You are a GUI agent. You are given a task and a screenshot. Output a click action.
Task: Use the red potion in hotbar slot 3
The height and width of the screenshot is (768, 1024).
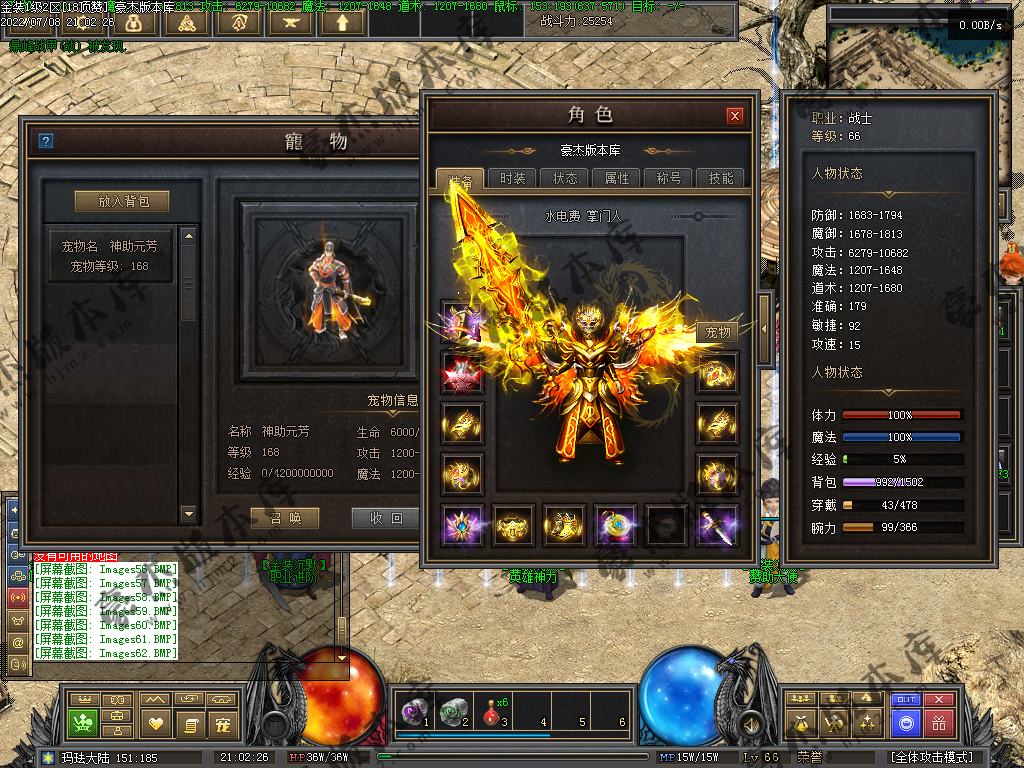point(490,711)
